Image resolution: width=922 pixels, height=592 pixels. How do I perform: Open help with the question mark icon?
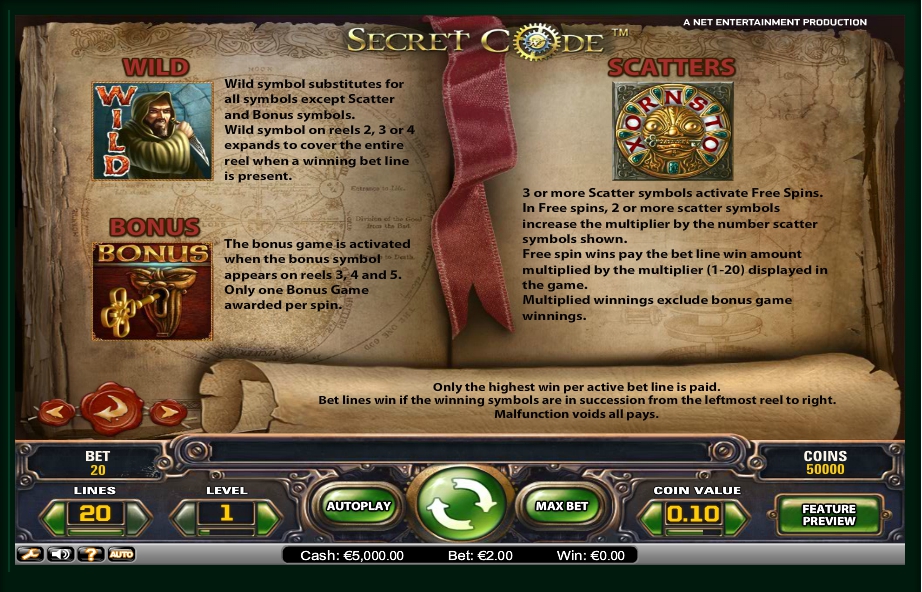[x=91, y=554]
